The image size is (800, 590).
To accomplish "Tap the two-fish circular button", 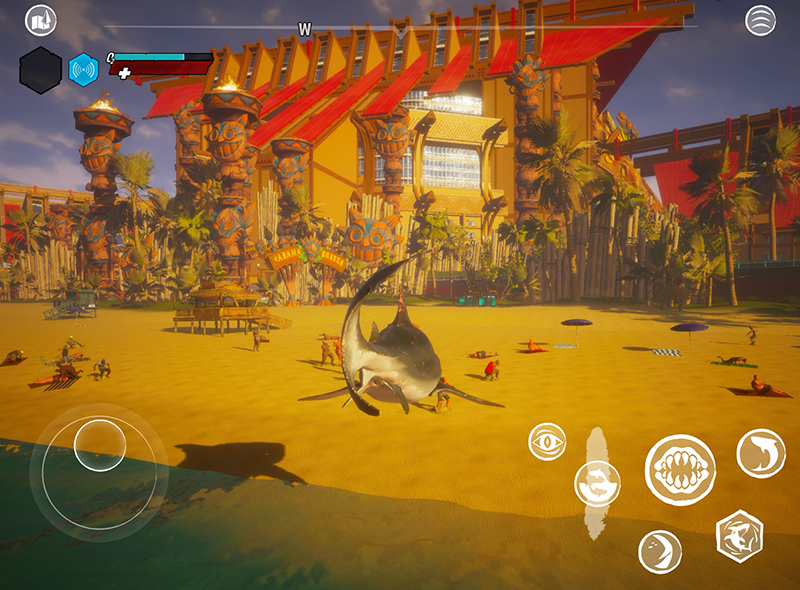I will 597,484.
